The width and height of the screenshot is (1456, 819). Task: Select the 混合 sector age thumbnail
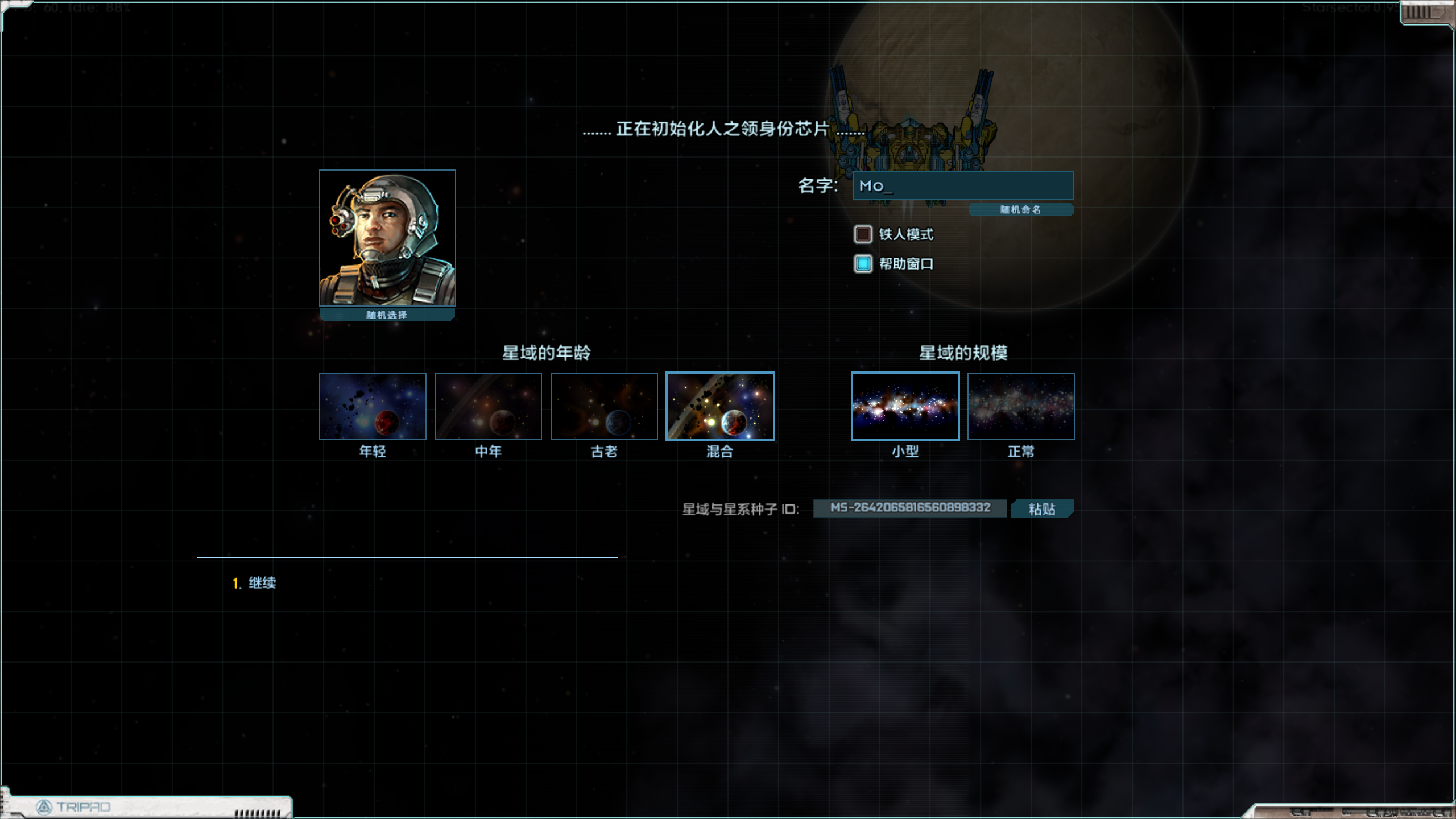click(720, 406)
